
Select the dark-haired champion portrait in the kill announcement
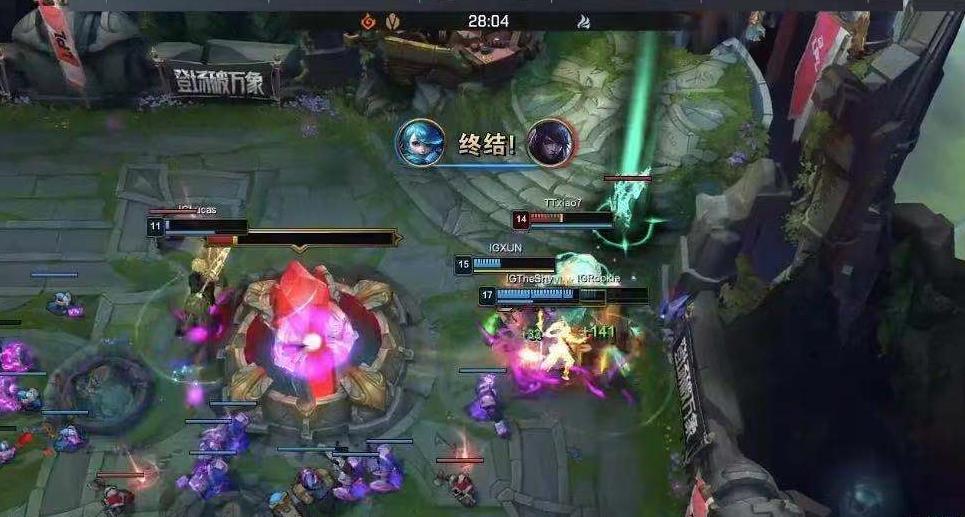pos(550,142)
